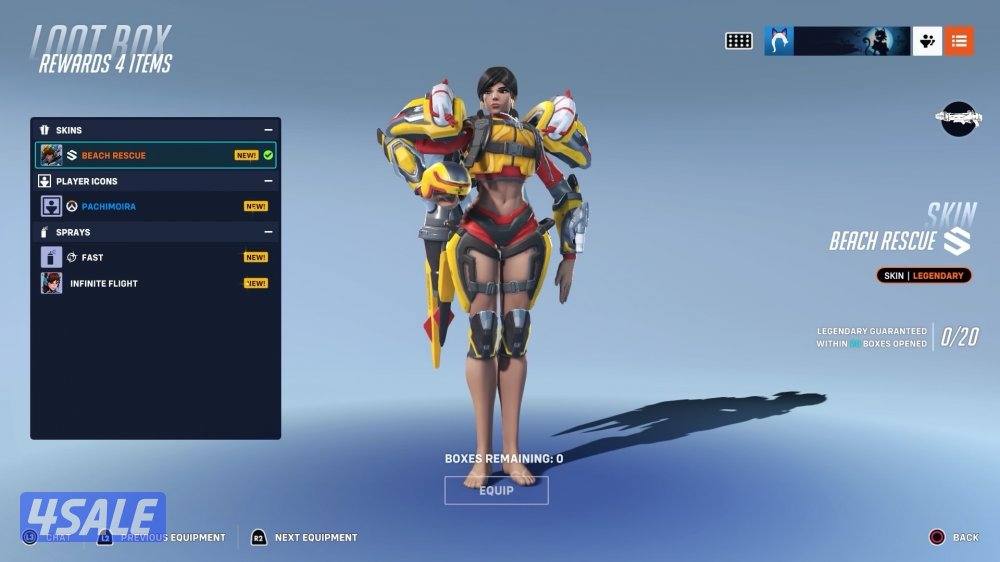Collapse the Player Icons category
Screen dimensions: 1000x562
click(x=268, y=181)
